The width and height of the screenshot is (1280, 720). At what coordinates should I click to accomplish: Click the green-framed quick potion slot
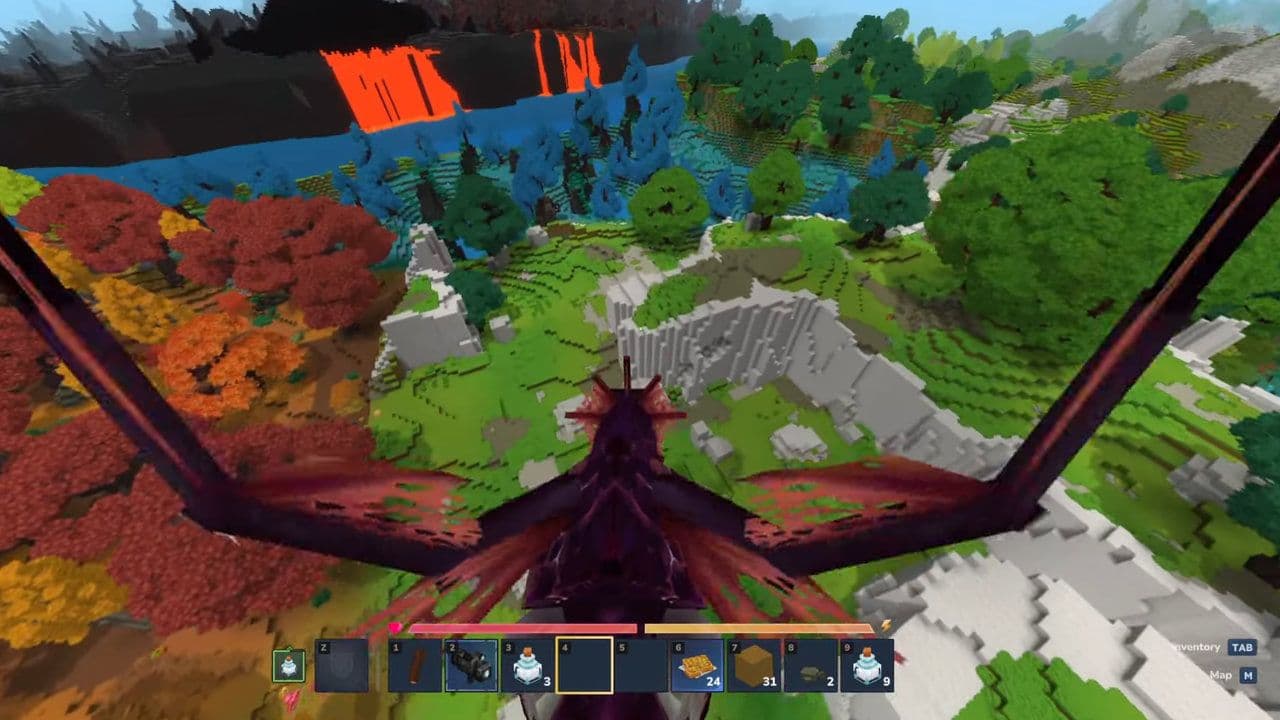pyautogui.click(x=287, y=667)
